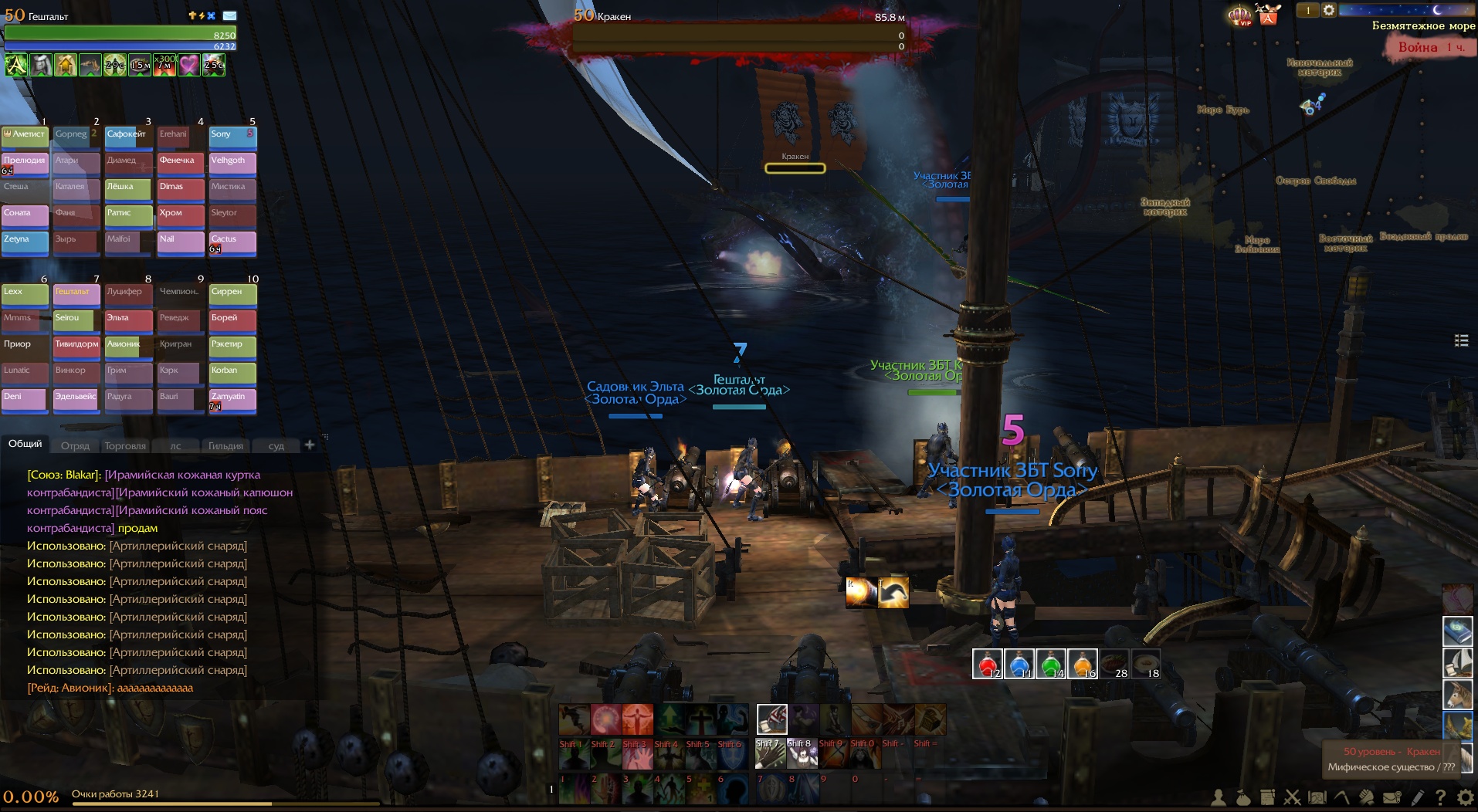This screenshot has width=1478, height=812.
Task: Open the mail envelope icon
Action: (x=1392, y=797)
